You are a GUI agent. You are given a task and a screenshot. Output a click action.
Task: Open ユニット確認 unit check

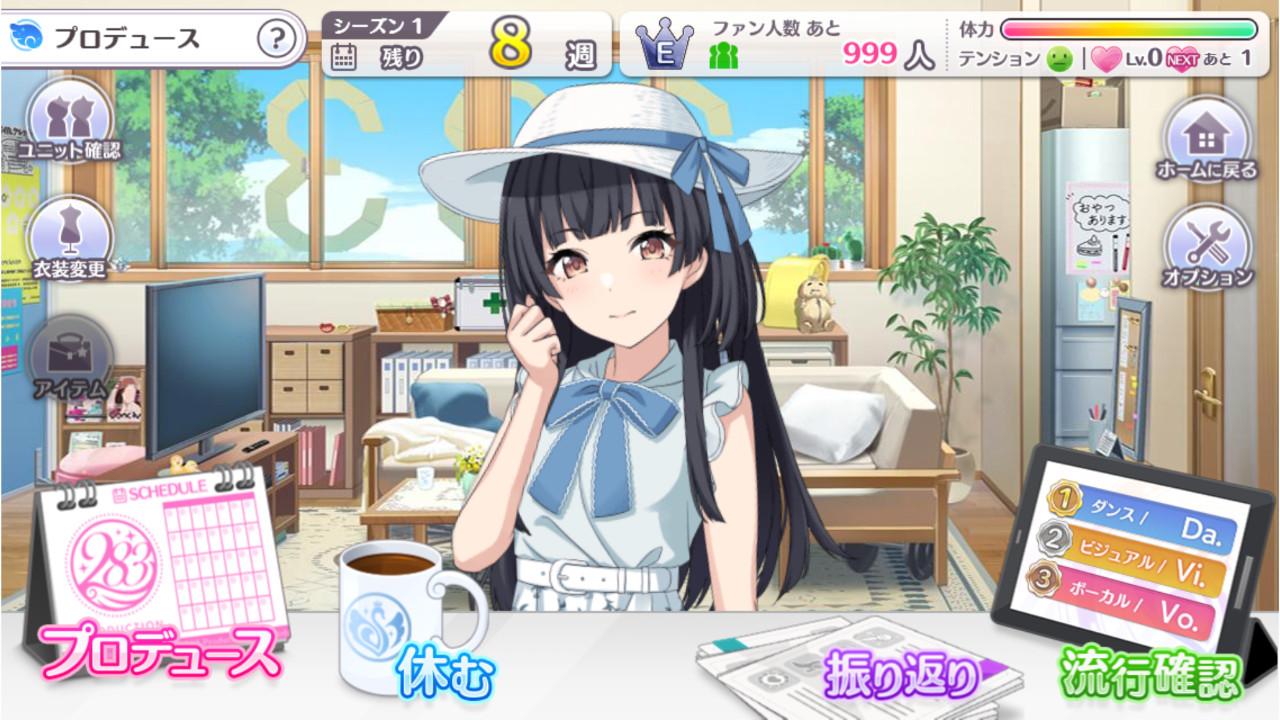pos(70,120)
